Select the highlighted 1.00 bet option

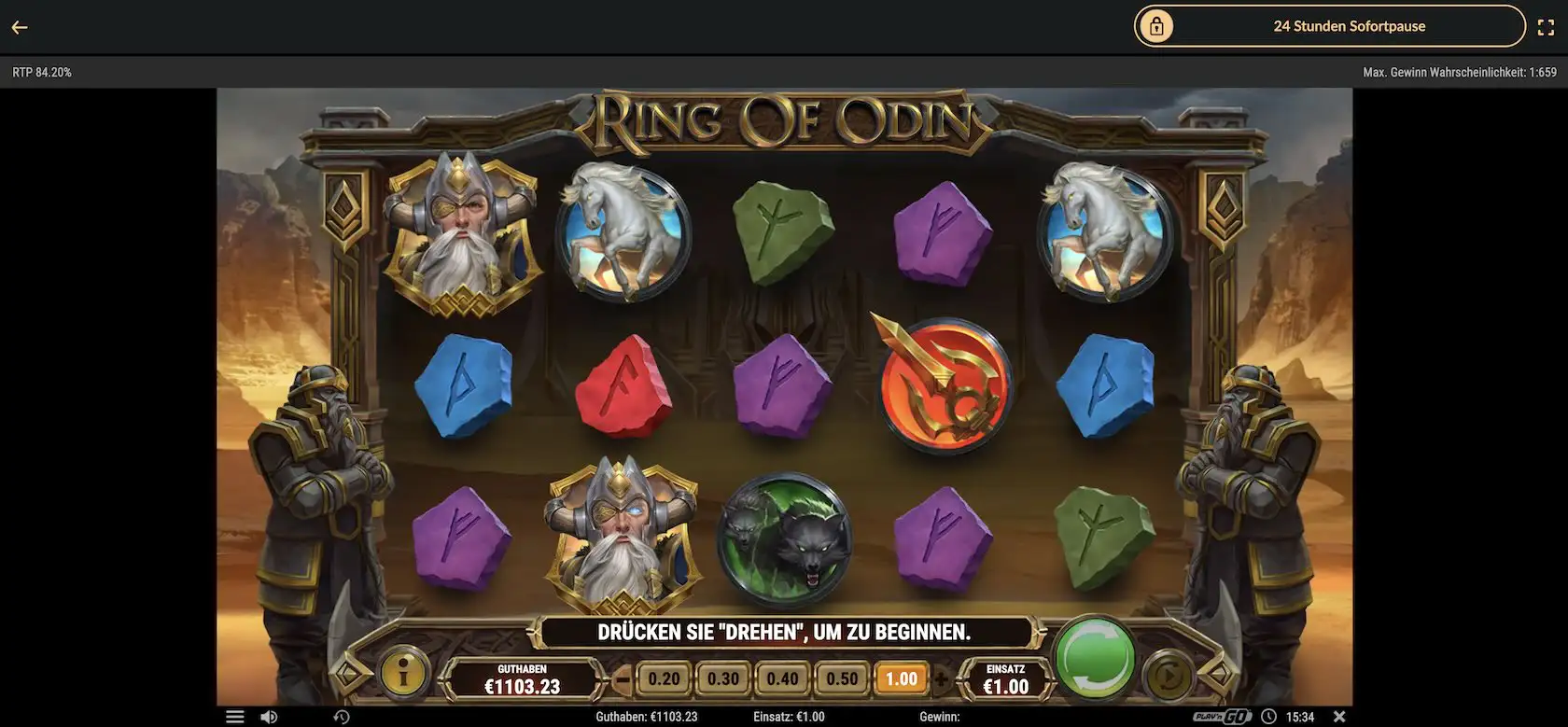899,678
